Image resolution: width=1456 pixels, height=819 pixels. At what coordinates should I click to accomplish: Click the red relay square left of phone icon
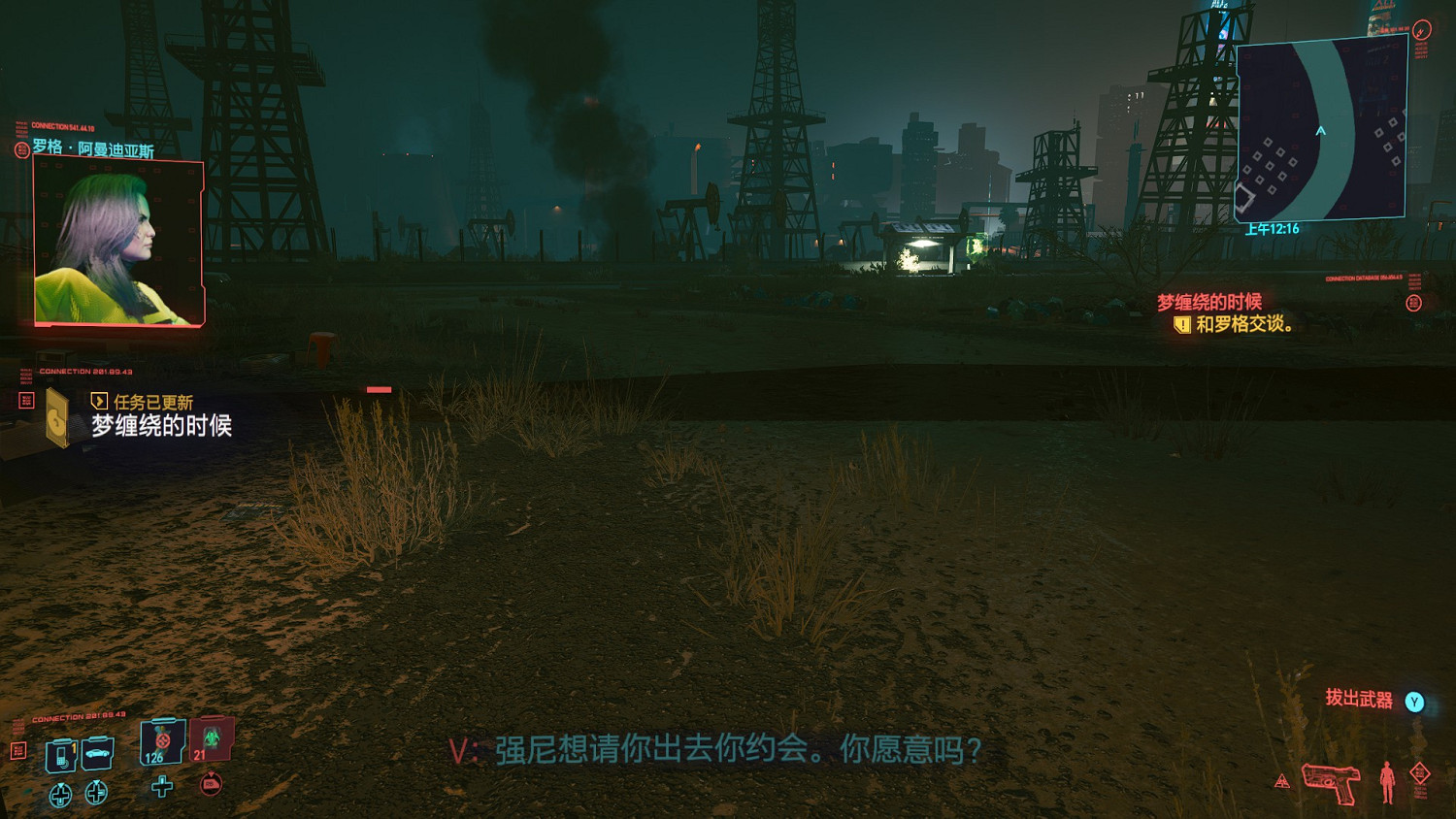pyautogui.click(x=18, y=751)
